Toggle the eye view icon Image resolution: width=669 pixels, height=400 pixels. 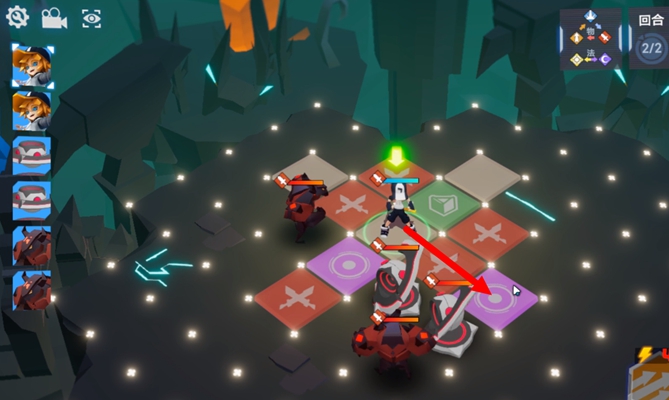pyautogui.click(x=91, y=17)
